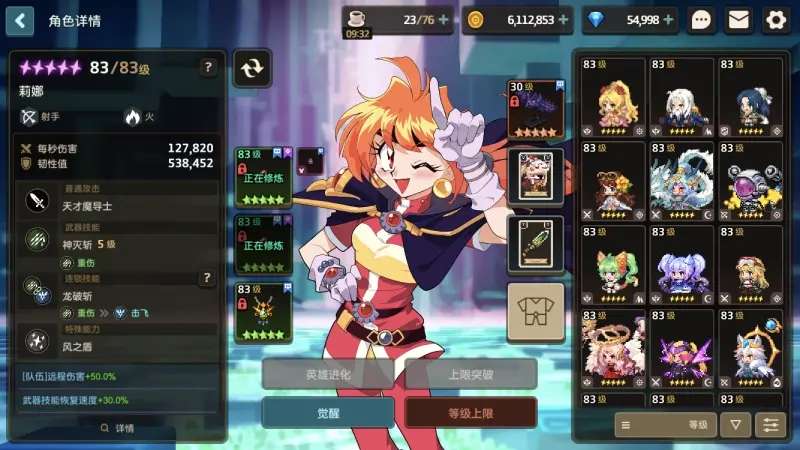
Task: Switch hero with the circular arrows button
Action: 252,68
